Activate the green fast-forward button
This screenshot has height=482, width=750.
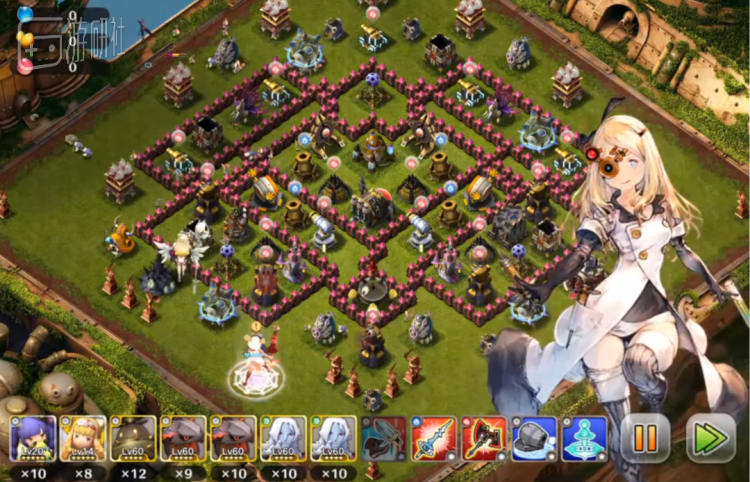(x=710, y=437)
